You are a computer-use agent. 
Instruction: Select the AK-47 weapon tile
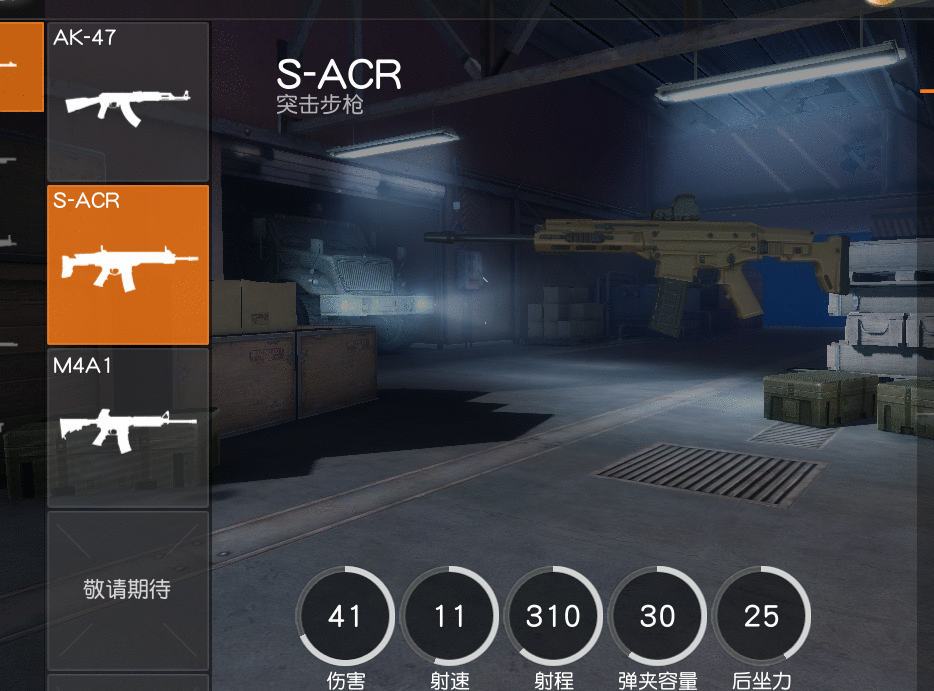pyautogui.click(x=128, y=101)
